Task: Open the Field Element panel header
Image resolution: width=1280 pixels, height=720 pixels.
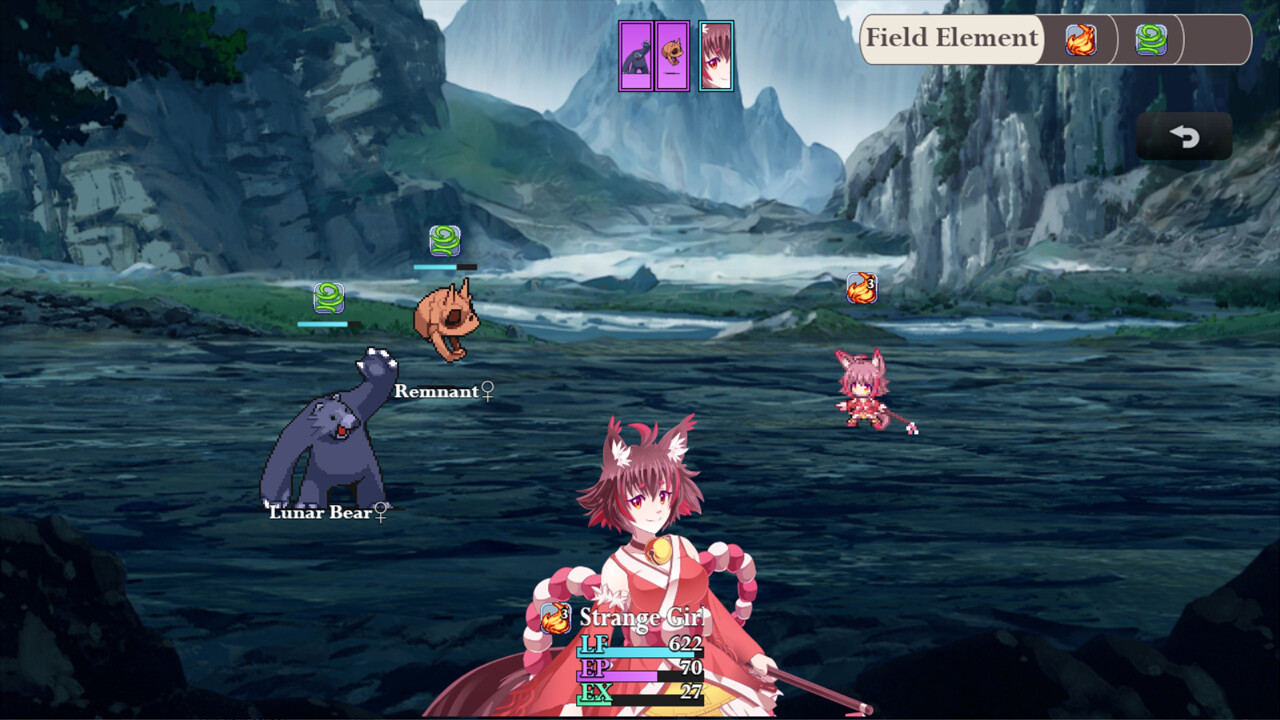Action: [x=952, y=38]
